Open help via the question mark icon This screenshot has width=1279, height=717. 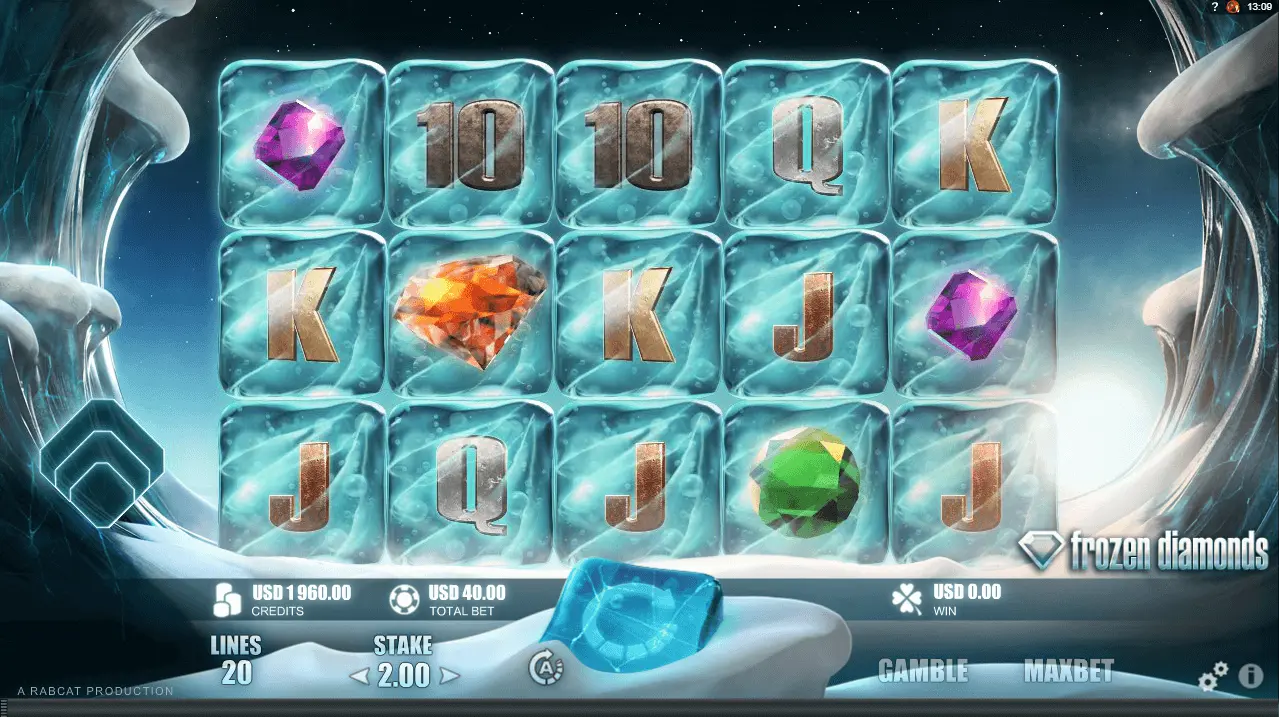[1214, 7]
